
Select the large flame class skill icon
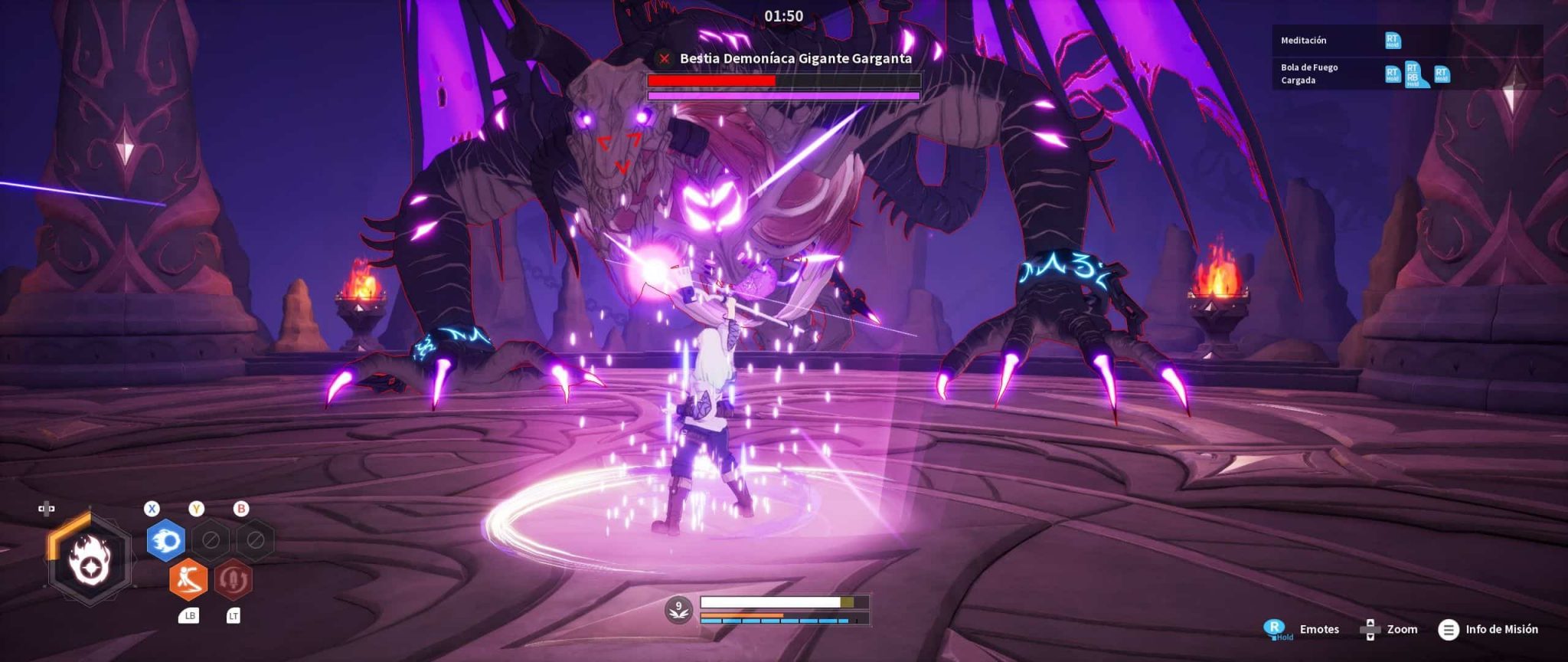pyautogui.click(x=90, y=560)
